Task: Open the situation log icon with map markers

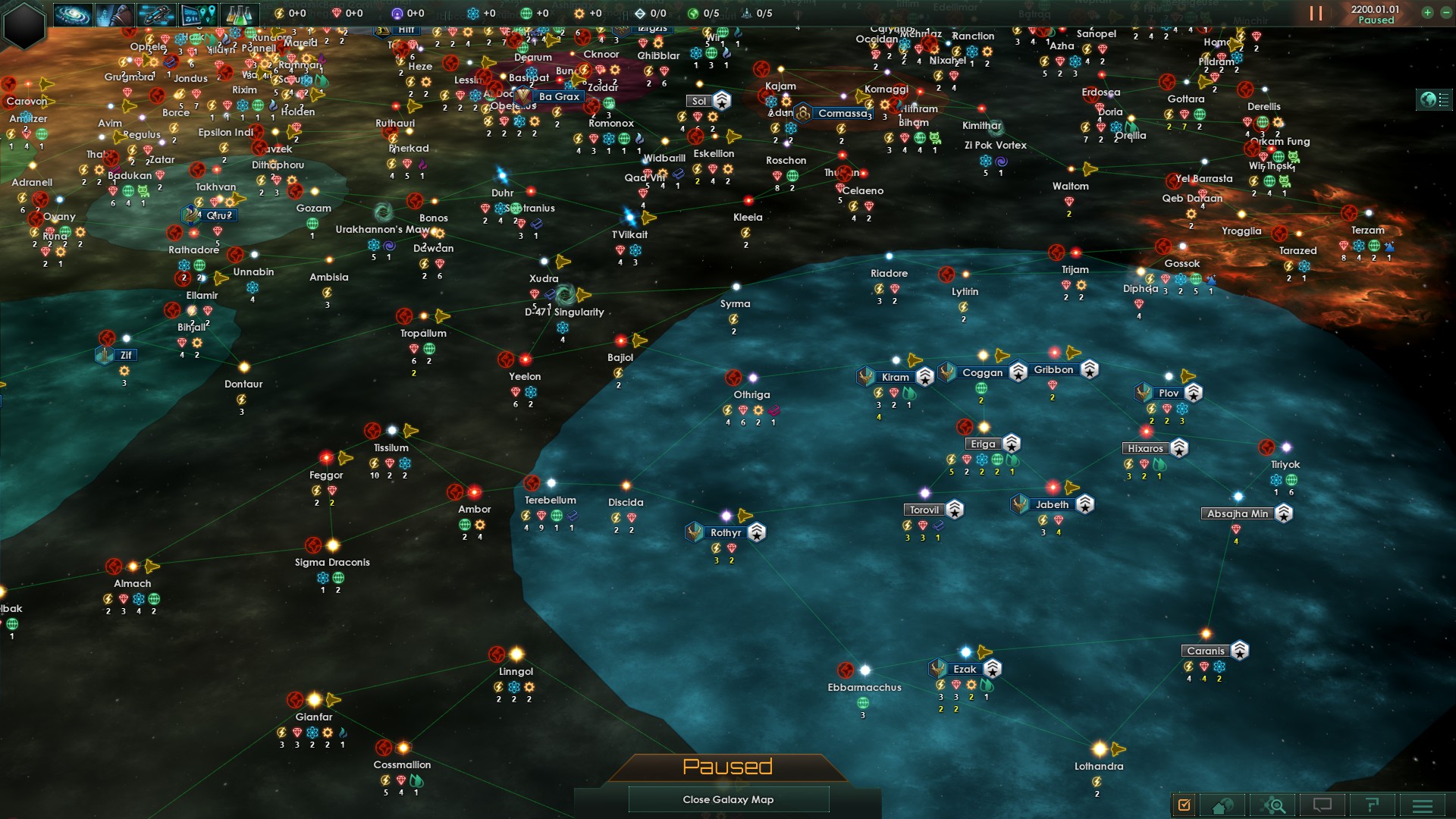Action: pyautogui.click(x=198, y=13)
